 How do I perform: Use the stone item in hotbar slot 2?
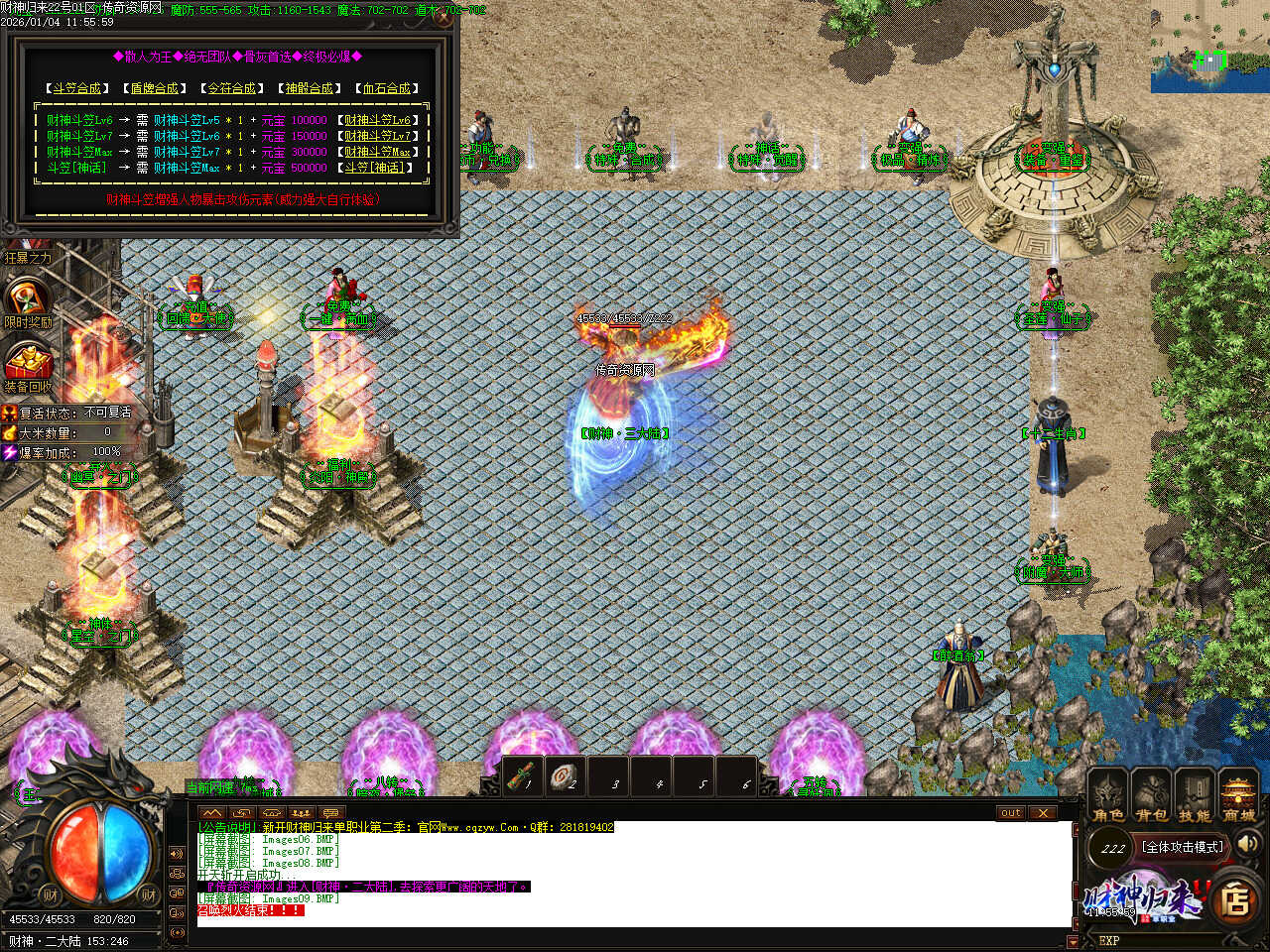click(566, 776)
